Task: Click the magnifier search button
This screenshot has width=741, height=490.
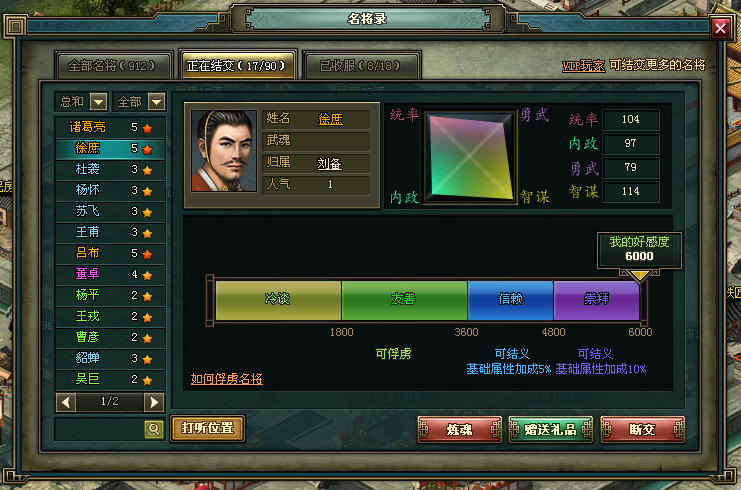Action: tap(154, 429)
